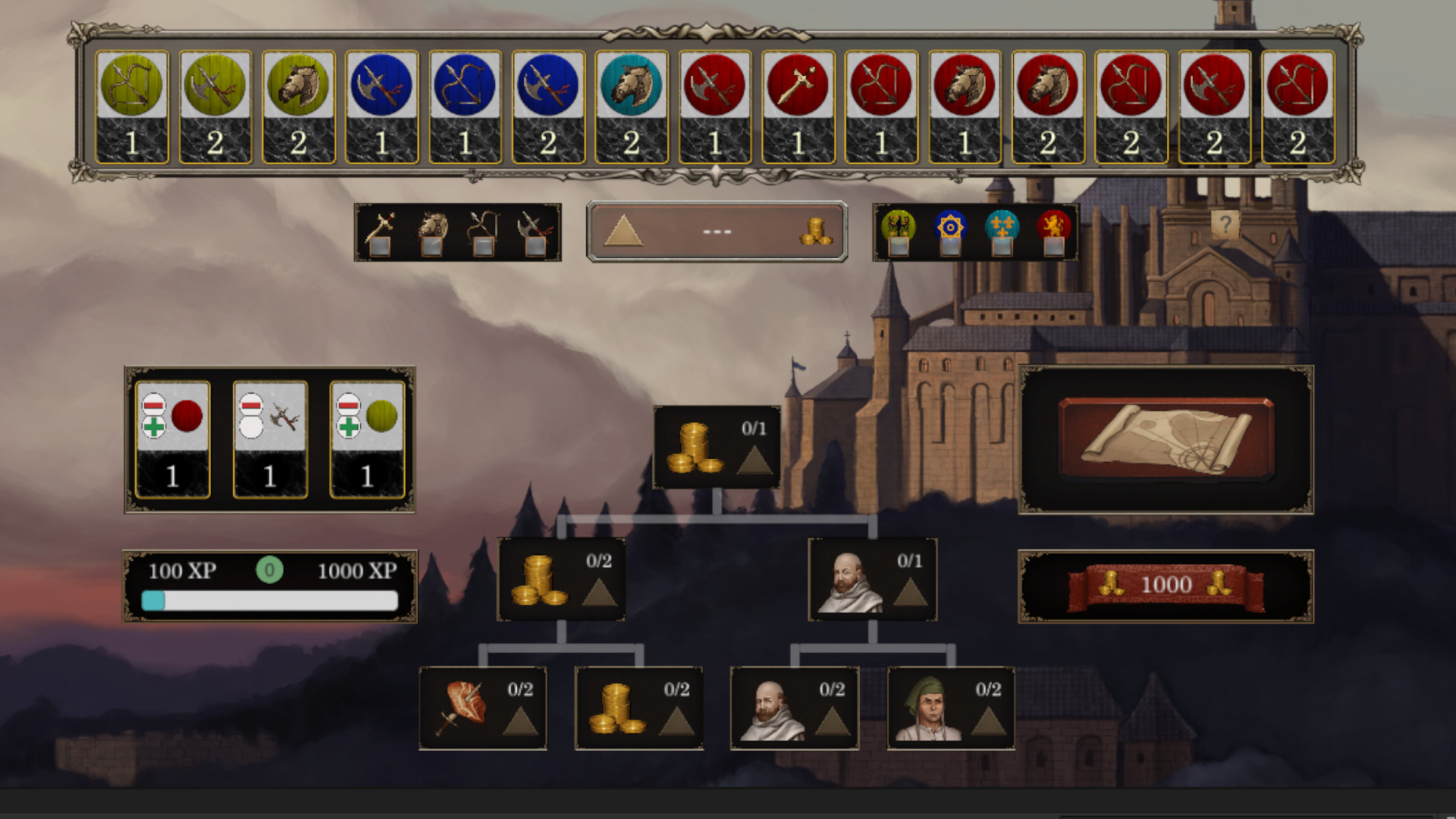This screenshot has height=819, width=1456.
Task: Toggle the bow unit type filter checkbox
Action: coord(482,248)
